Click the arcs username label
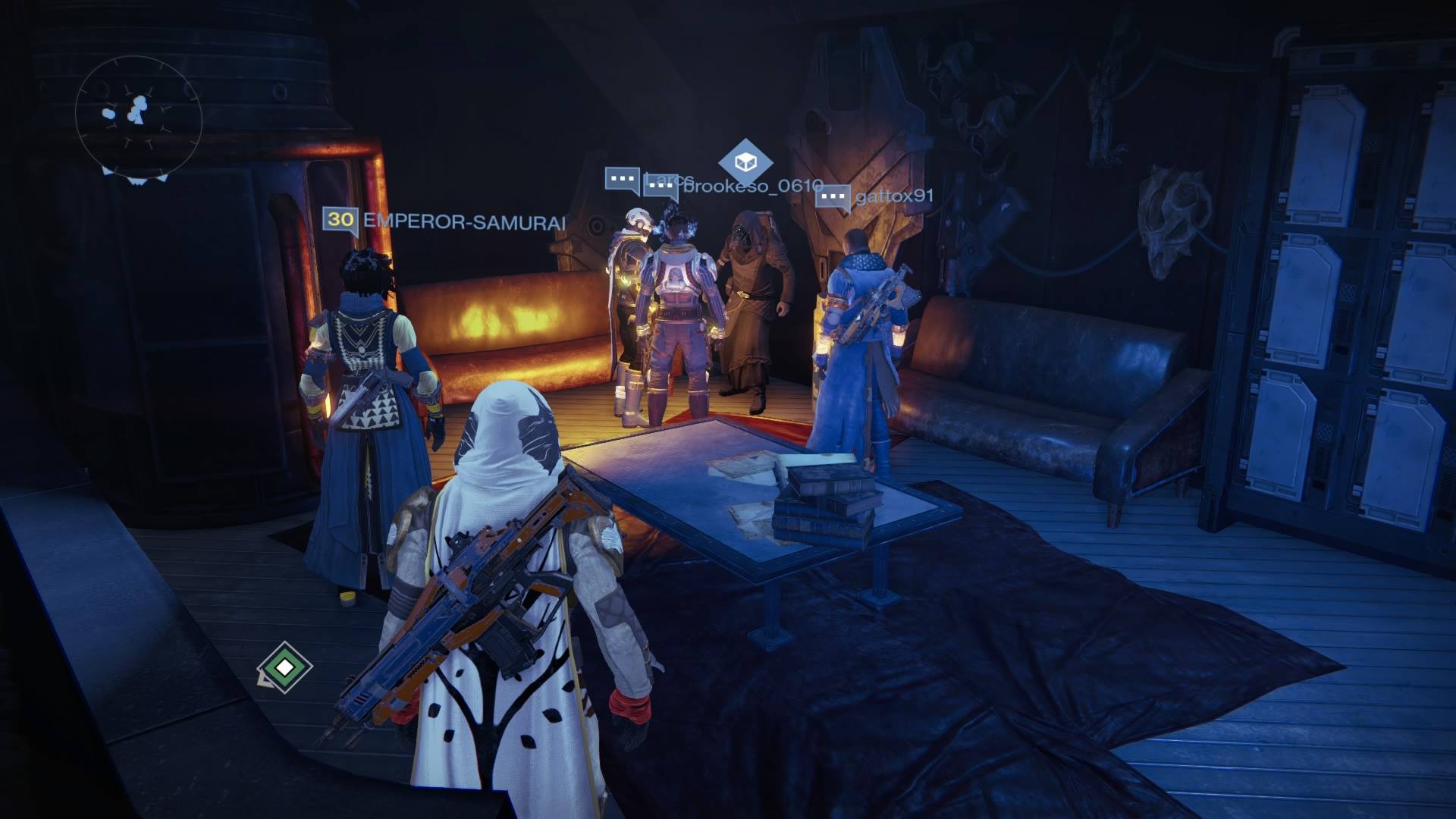 (x=672, y=177)
